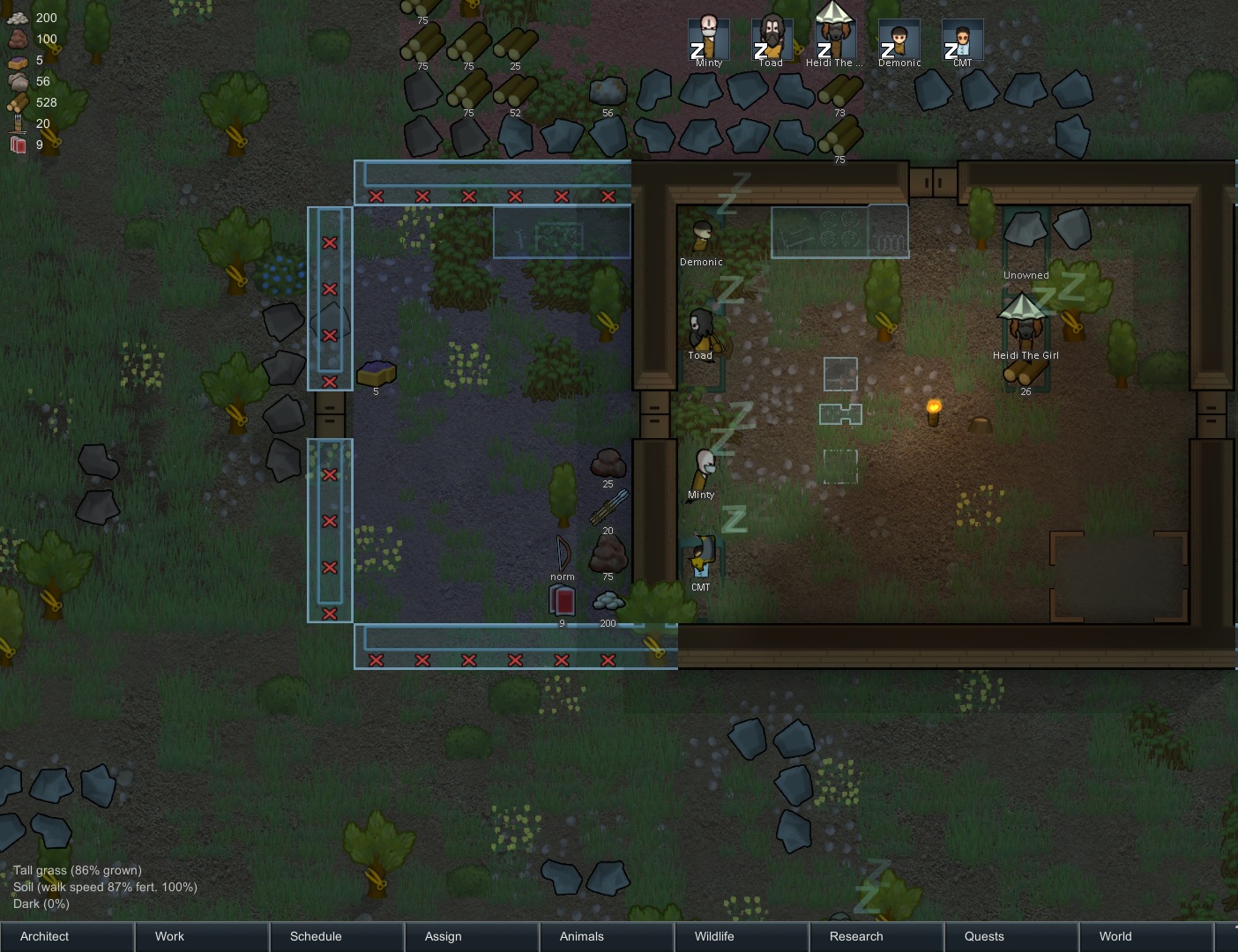Show the Quests tab
Image resolution: width=1238 pixels, height=952 pixels.
coord(1011,936)
